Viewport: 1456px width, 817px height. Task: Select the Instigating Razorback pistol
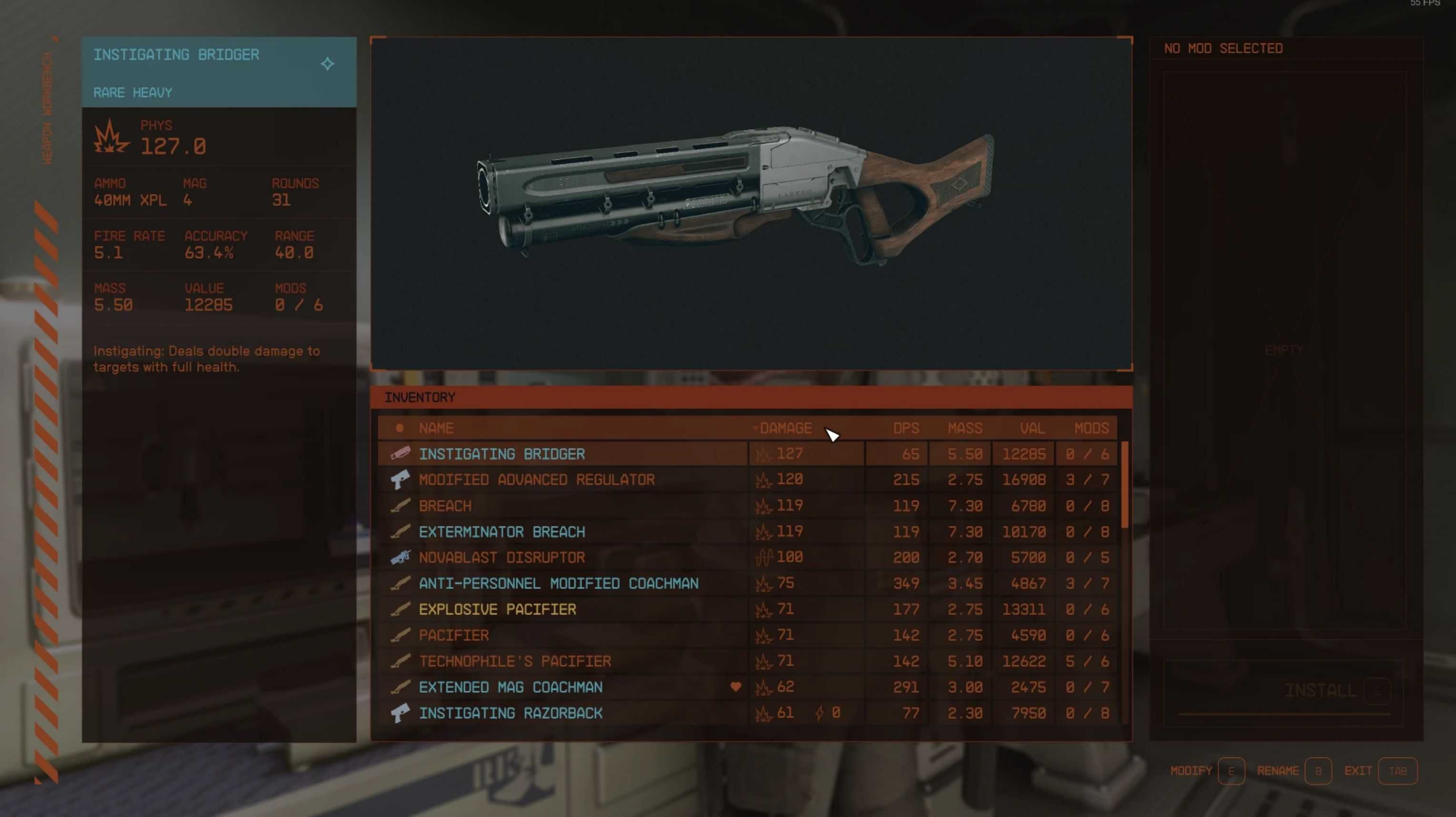(x=511, y=713)
